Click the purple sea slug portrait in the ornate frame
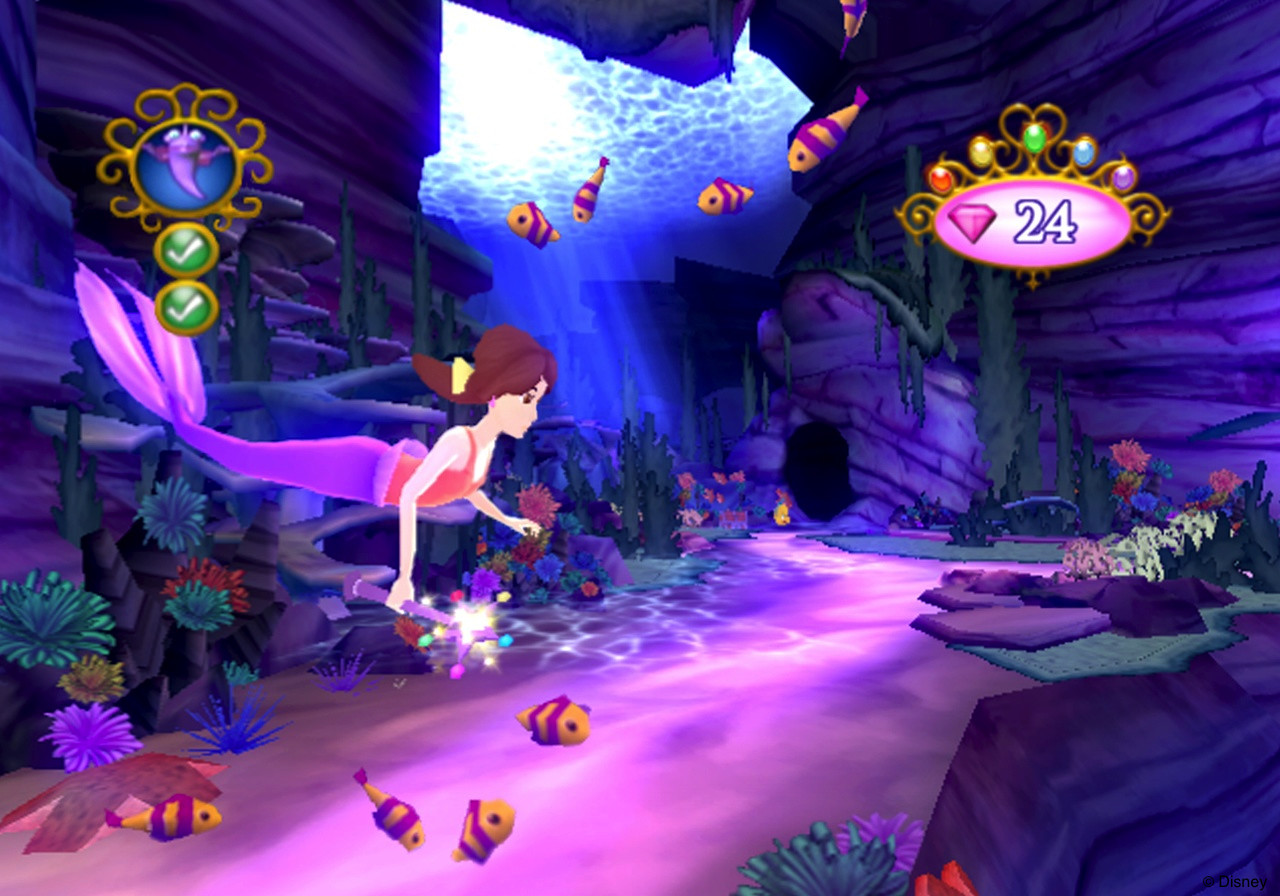 pyautogui.click(x=186, y=164)
